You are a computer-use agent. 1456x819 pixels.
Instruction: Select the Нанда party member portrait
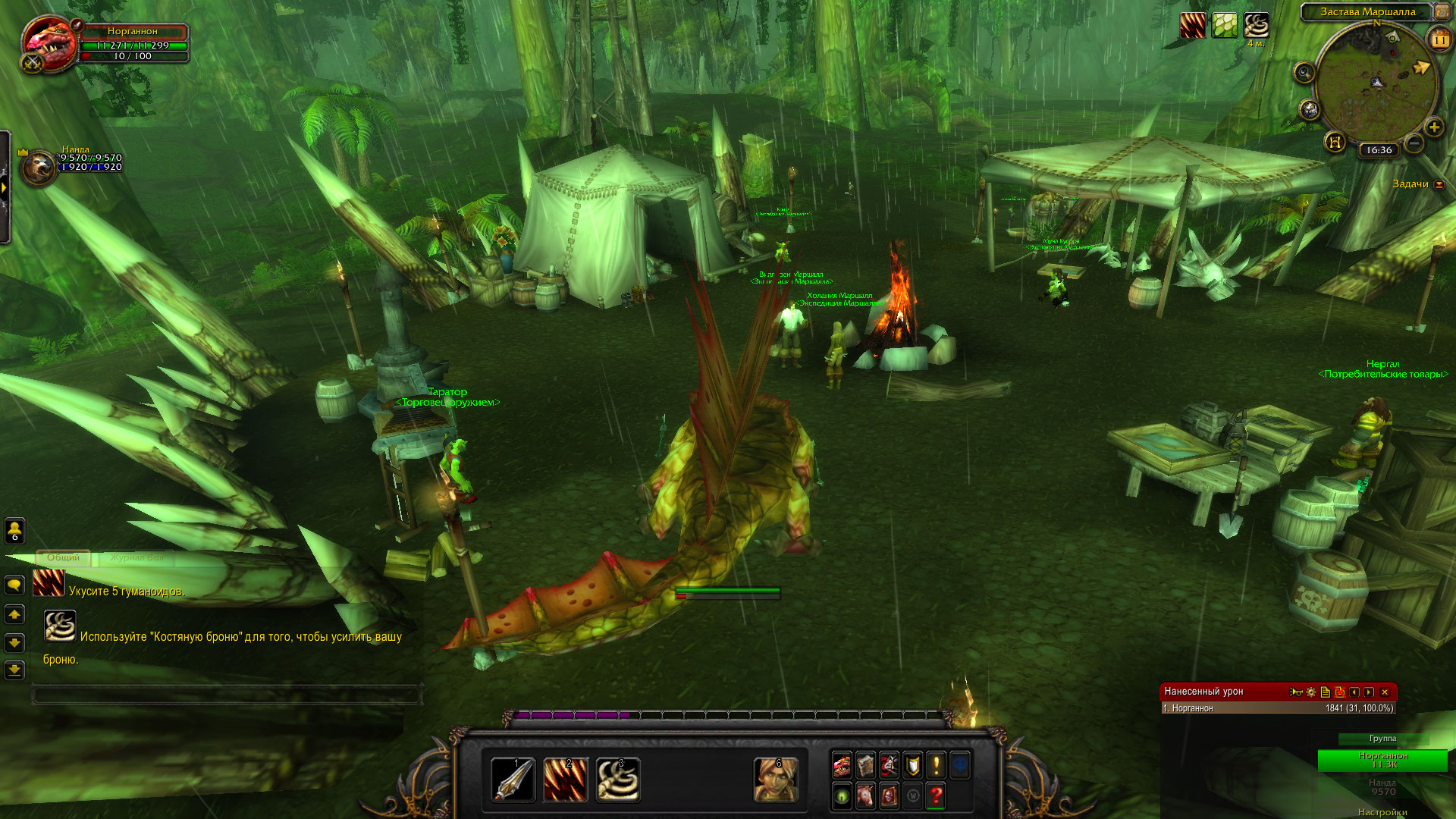pos(38,167)
